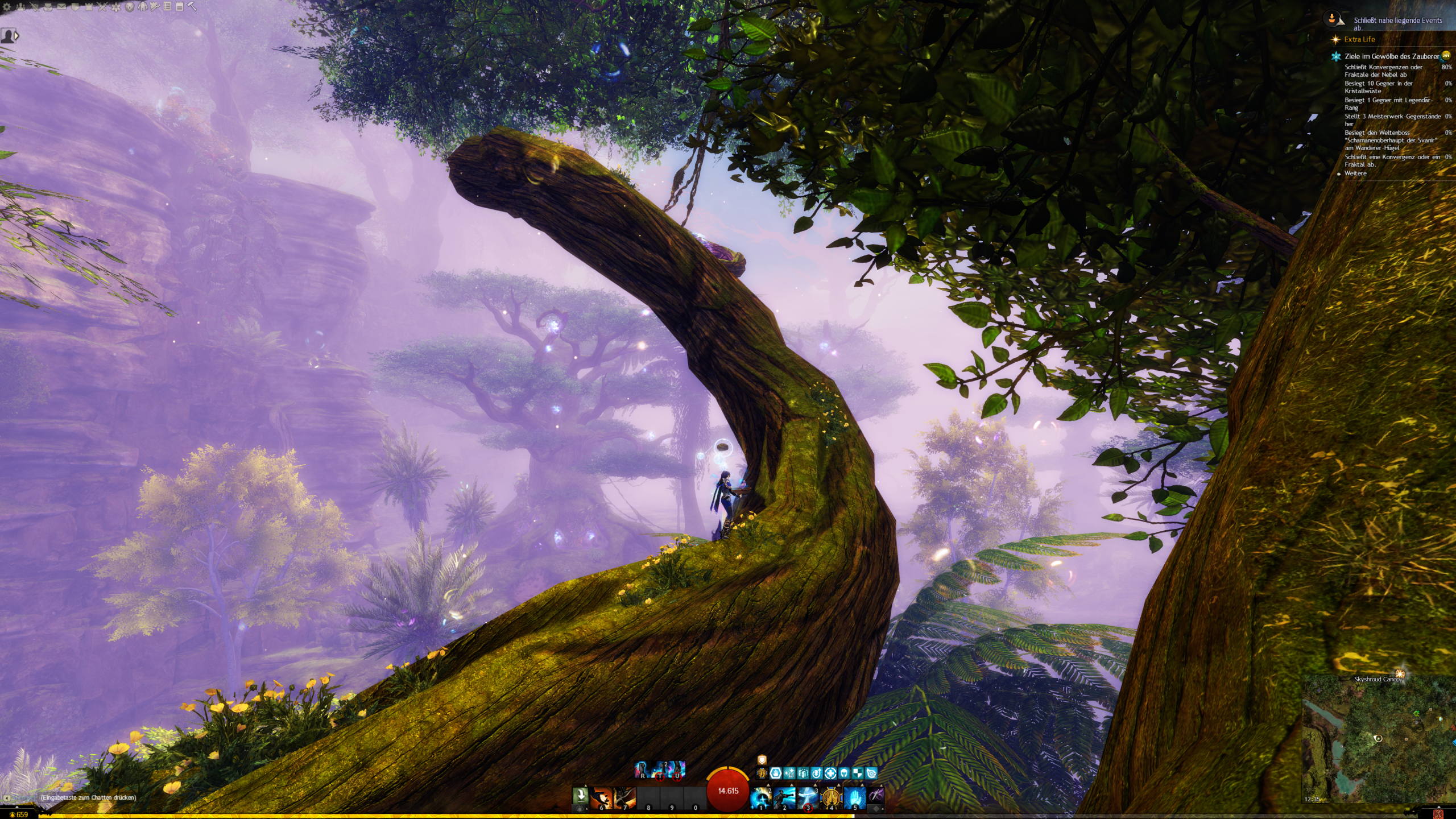Open the game menu gear icon

click(x=7, y=7)
